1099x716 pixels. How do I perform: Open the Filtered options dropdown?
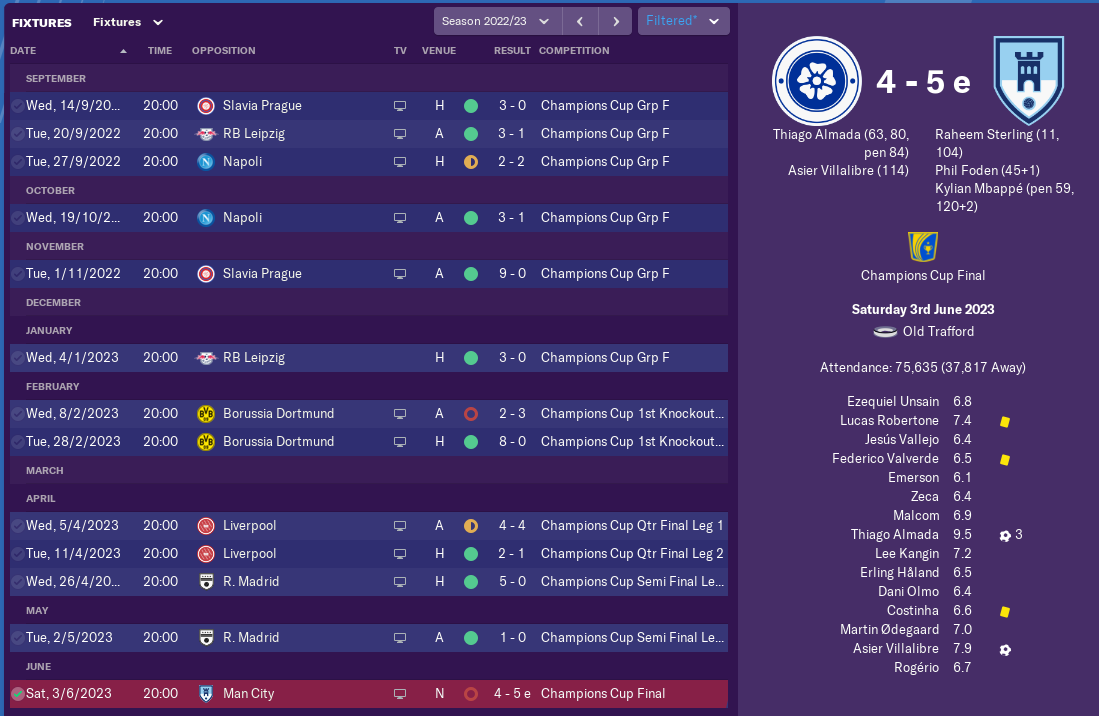(683, 21)
